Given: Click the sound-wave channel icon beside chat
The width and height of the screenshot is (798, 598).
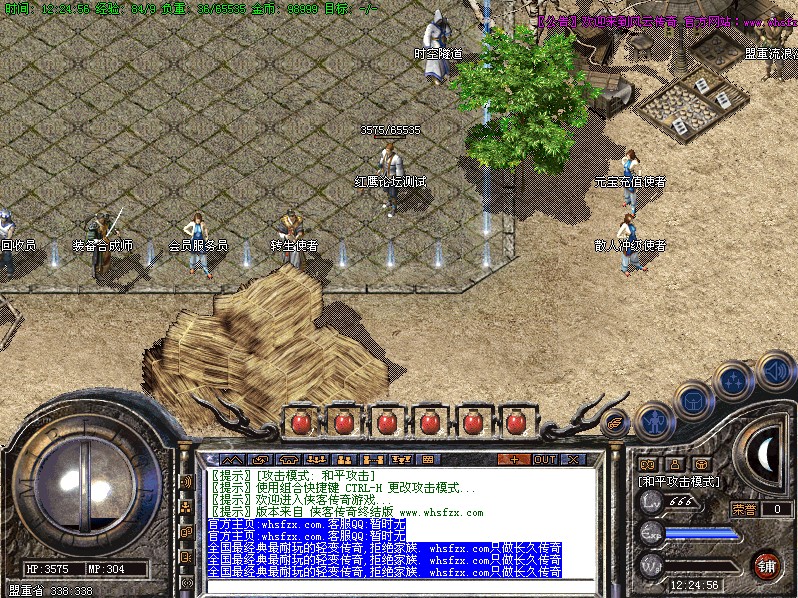Looking at the screenshot, I should coord(185,481).
